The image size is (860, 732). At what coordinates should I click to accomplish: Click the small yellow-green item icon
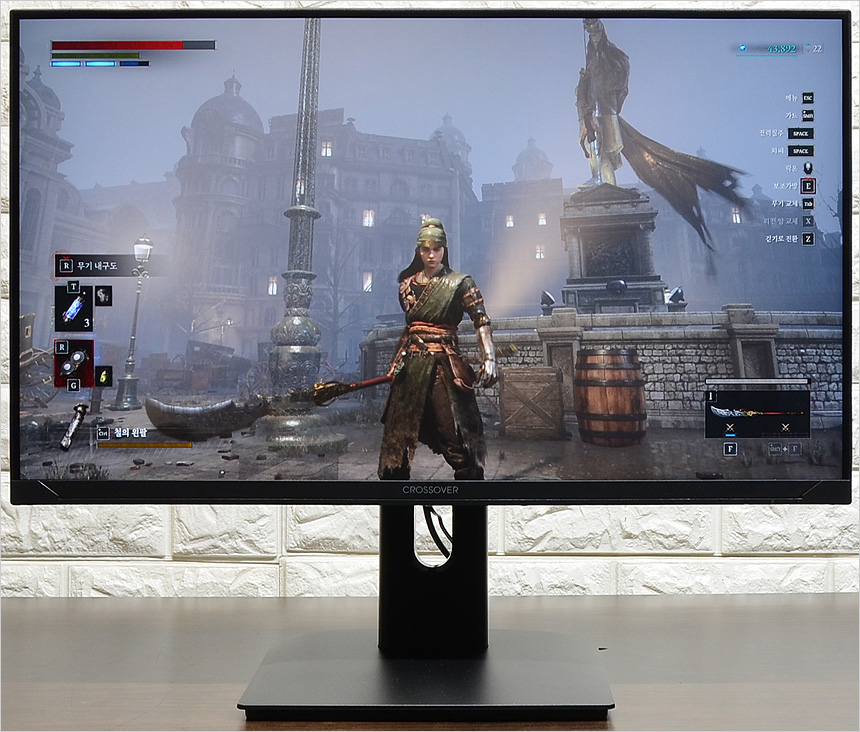[104, 376]
